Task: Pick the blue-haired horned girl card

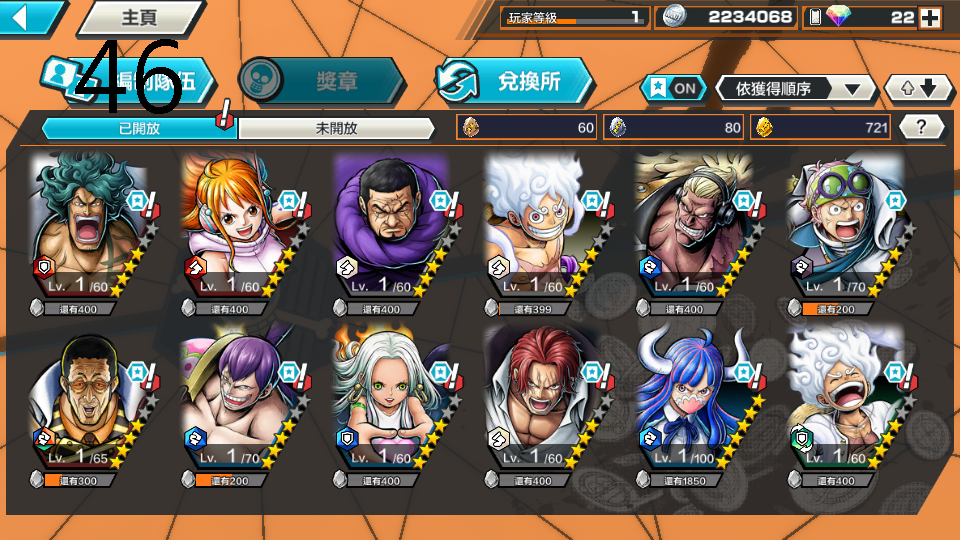Action: click(x=692, y=400)
